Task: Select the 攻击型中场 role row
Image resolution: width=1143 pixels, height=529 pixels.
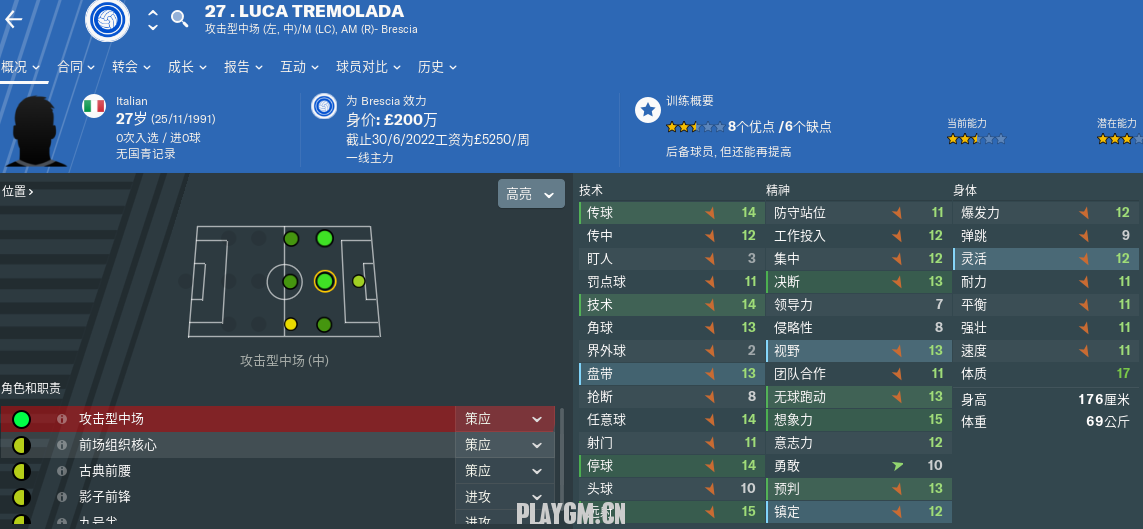Action: click(x=228, y=419)
